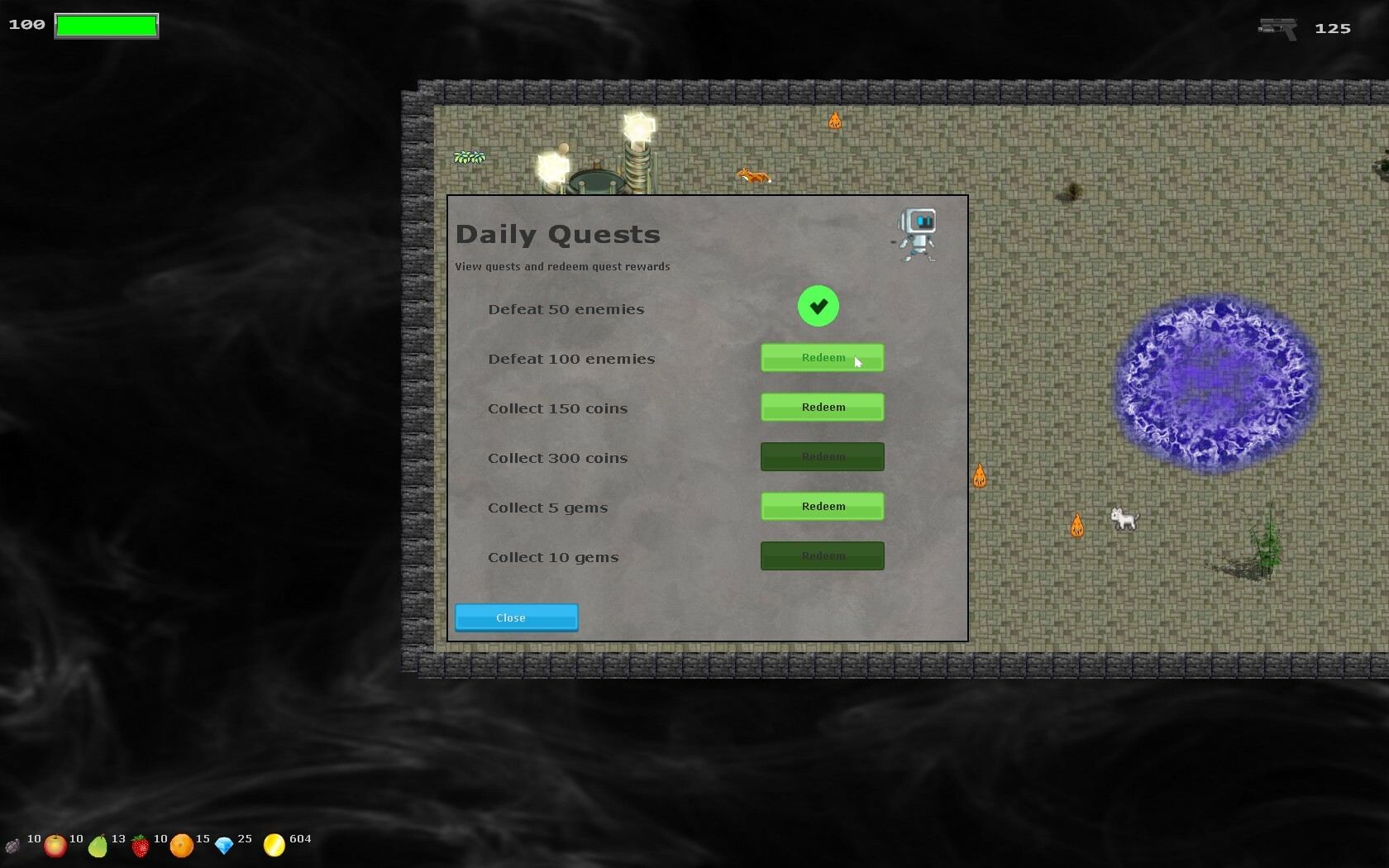The image size is (1389, 868).
Task: Click the disabled Collect 10 gems Redeem button
Action: tap(822, 556)
